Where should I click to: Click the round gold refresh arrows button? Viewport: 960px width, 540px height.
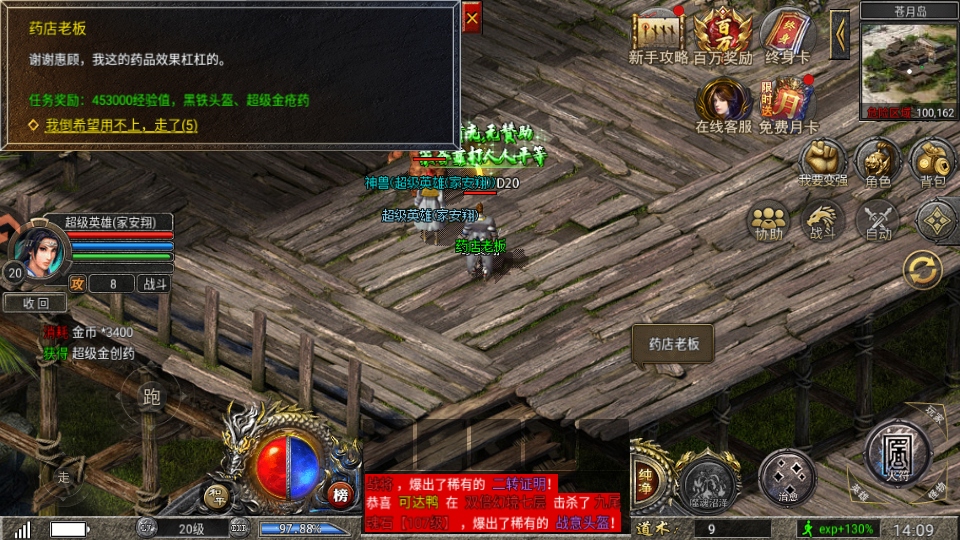click(922, 270)
